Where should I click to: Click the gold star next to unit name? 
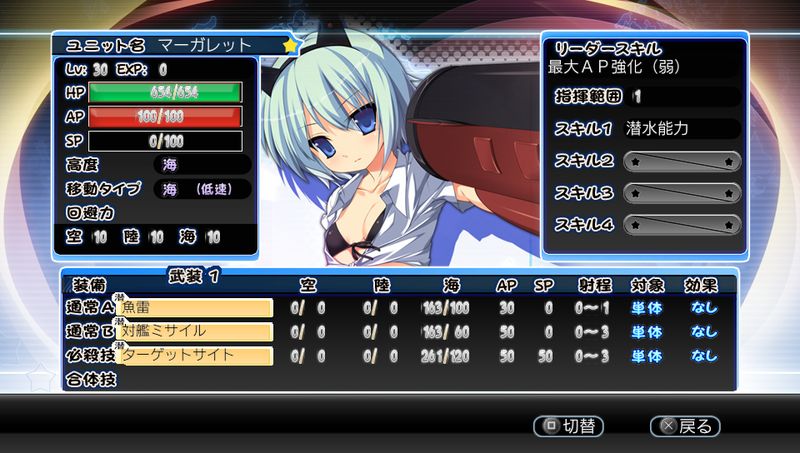[x=290, y=46]
